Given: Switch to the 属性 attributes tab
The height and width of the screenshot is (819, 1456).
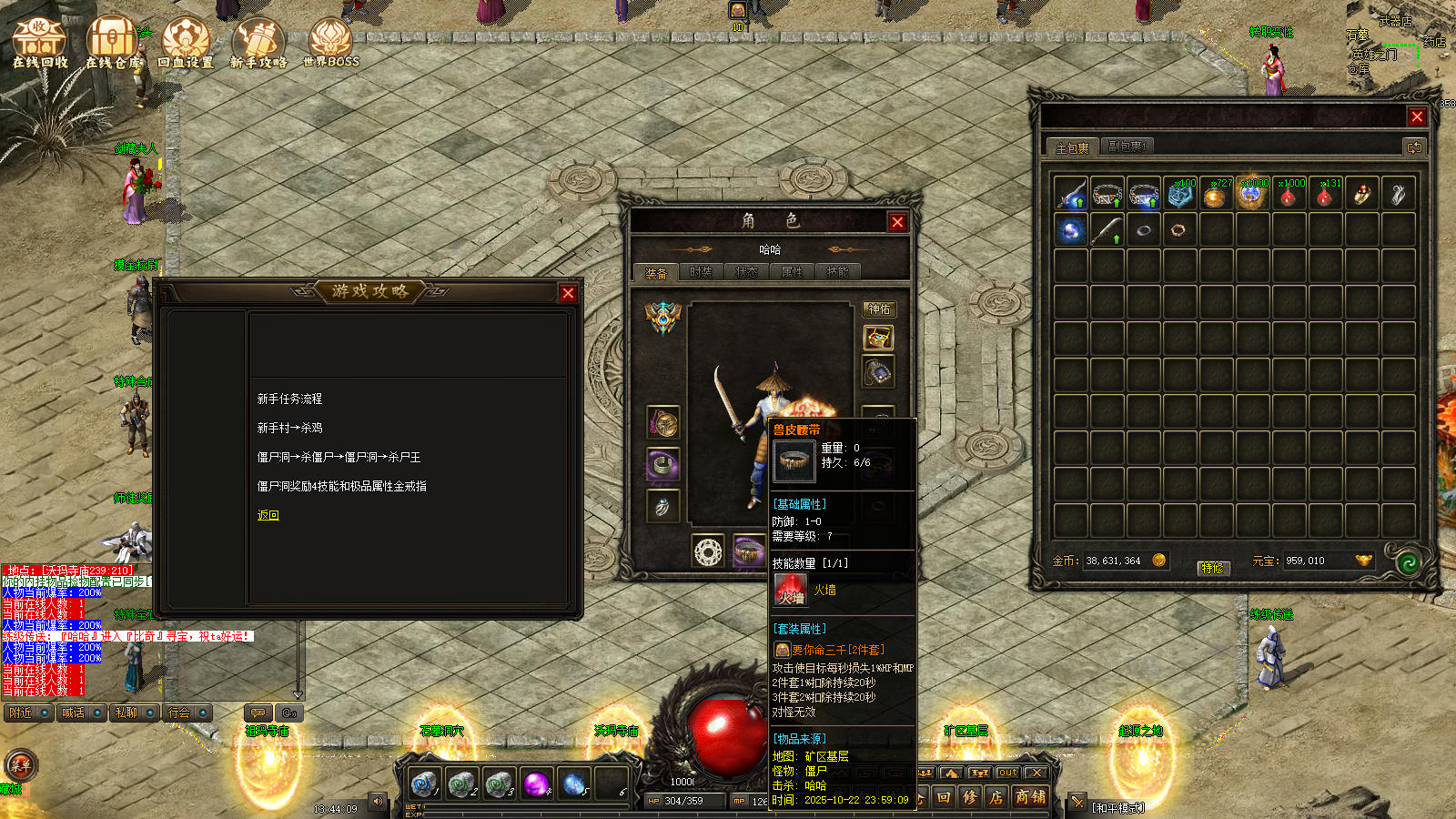Looking at the screenshot, I should (x=792, y=272).
